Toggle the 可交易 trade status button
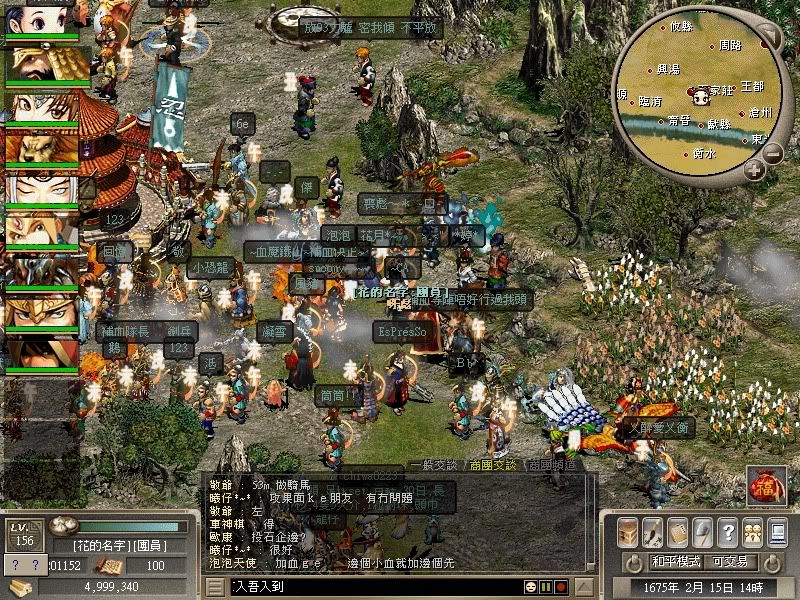 730,562
